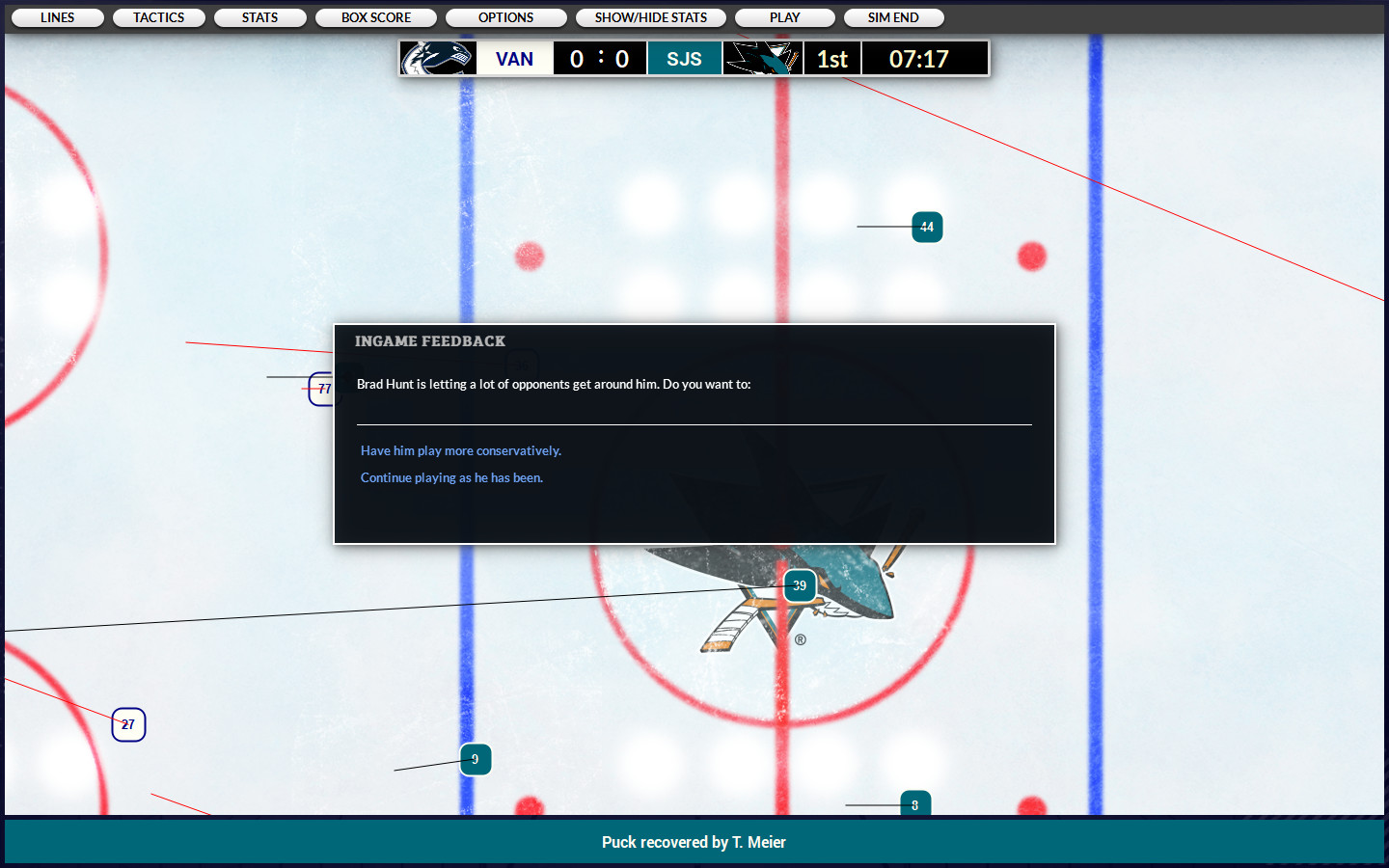Choose to have Brad Hunt play more conservatively

pyautogui.click(x=460, y=450)
